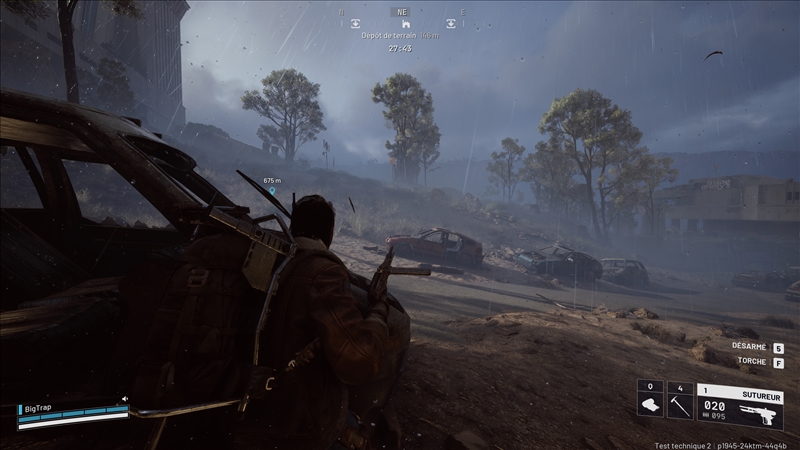This screenshot has height=450, width=800.
Task: Select the BigTrap player nameplate
Action: 40,408
